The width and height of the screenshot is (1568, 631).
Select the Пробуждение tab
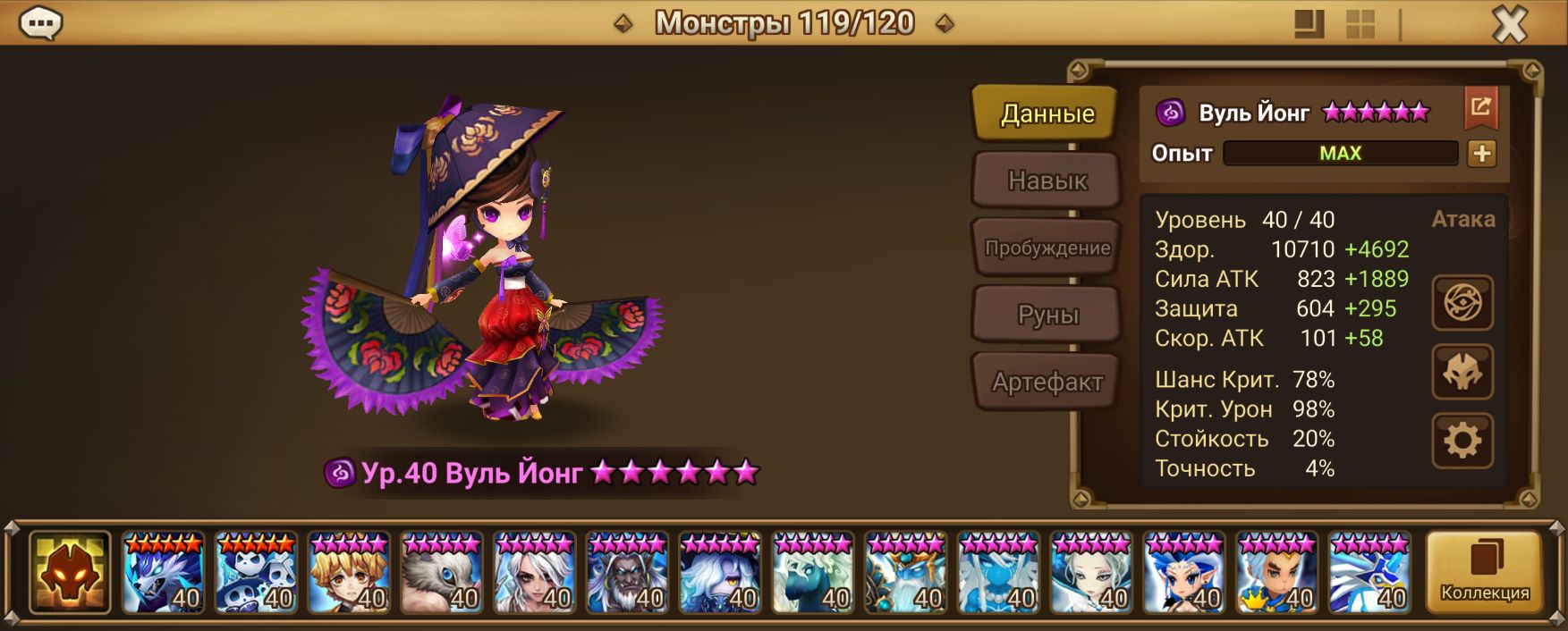click(1047, 248)
